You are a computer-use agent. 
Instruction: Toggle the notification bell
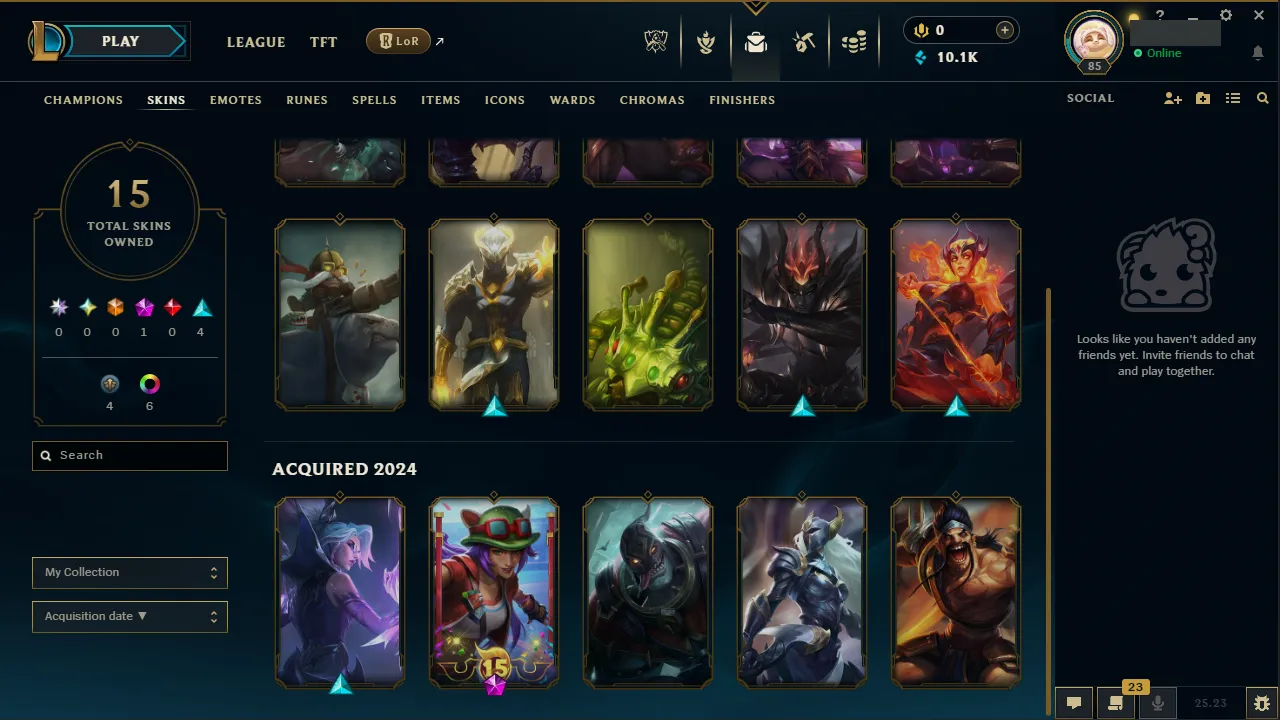[1258, 52]
